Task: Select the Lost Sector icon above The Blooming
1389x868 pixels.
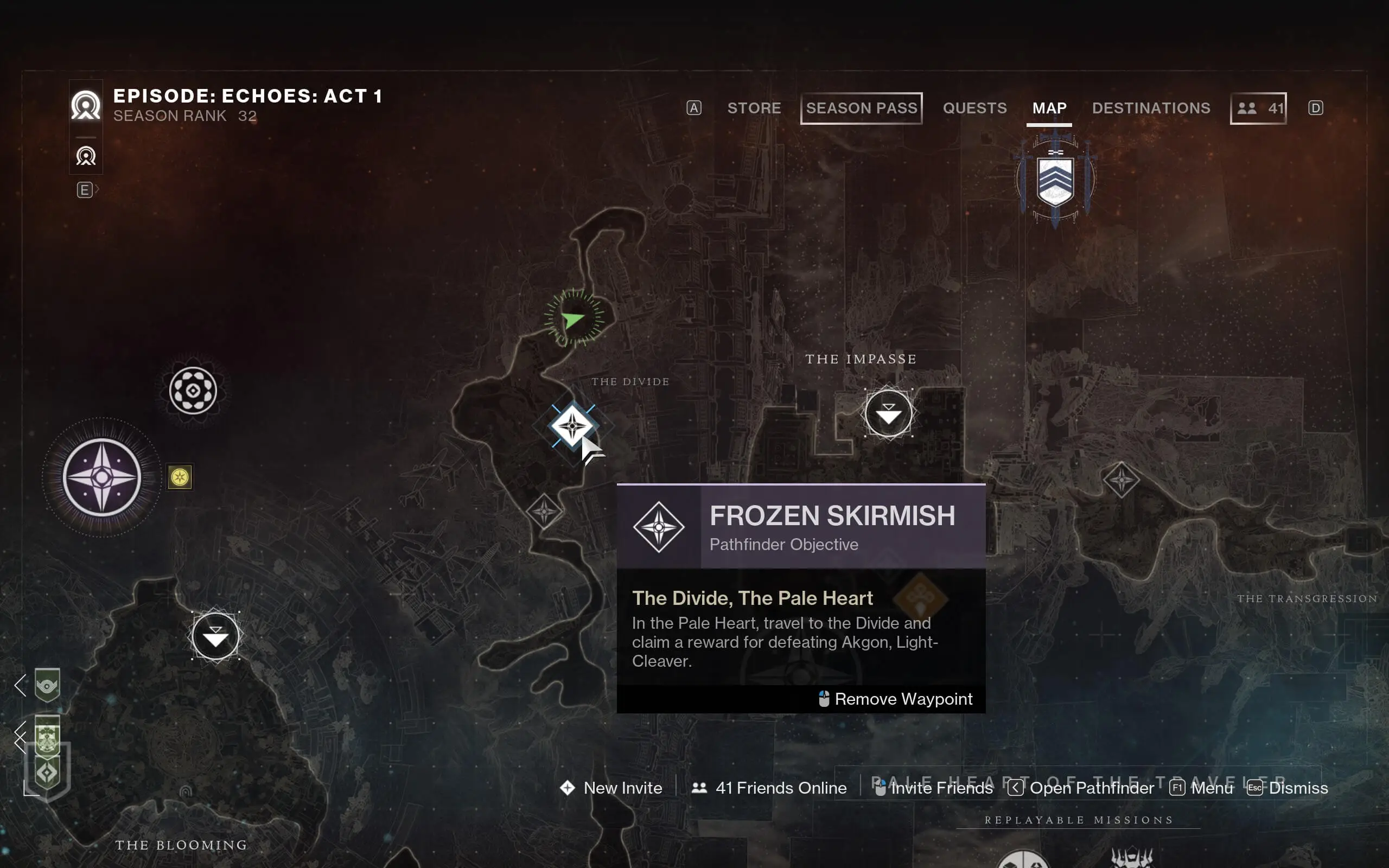Action: click(x=215, y=634)
